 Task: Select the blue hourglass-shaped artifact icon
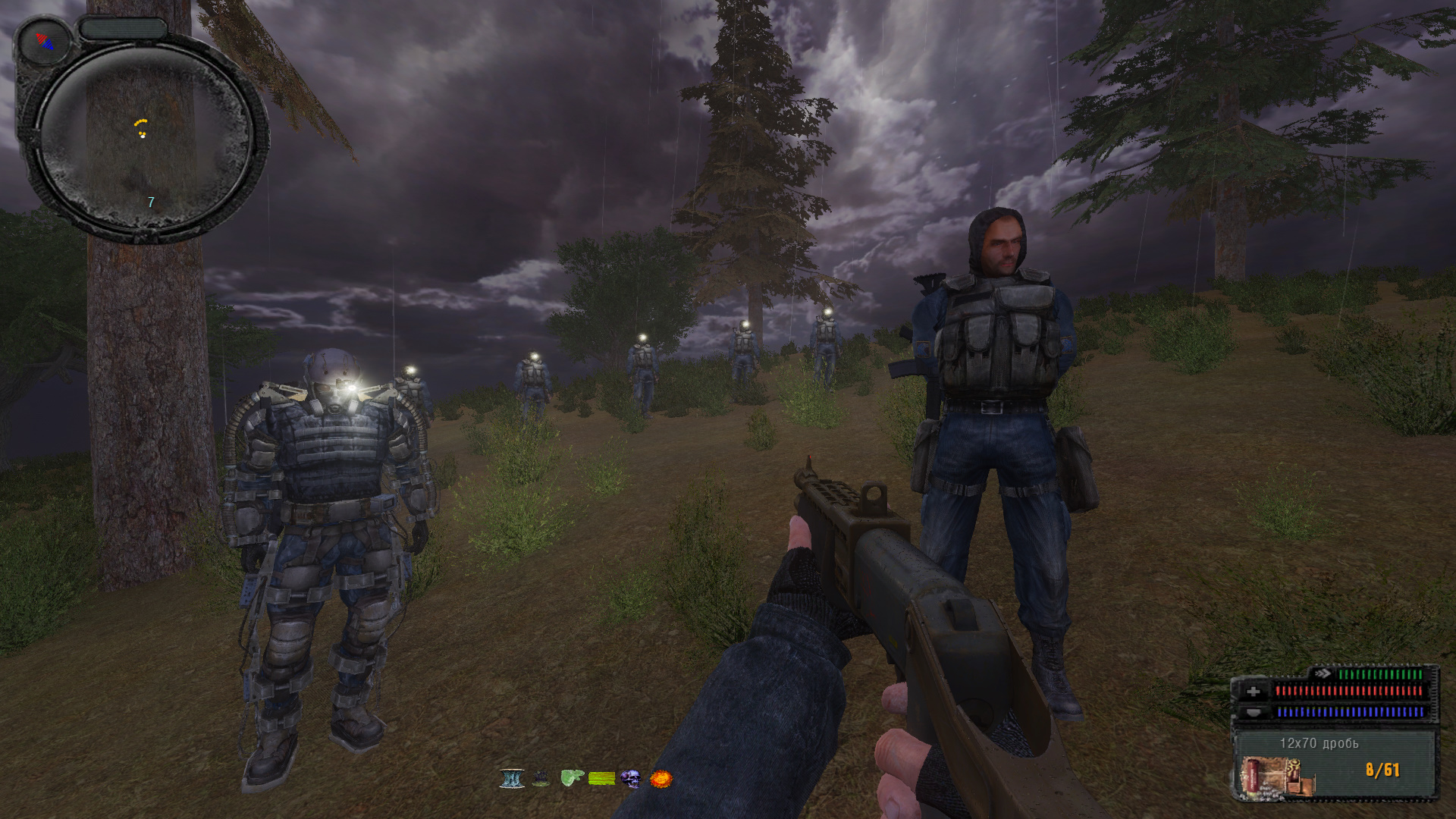pos(512,778)
